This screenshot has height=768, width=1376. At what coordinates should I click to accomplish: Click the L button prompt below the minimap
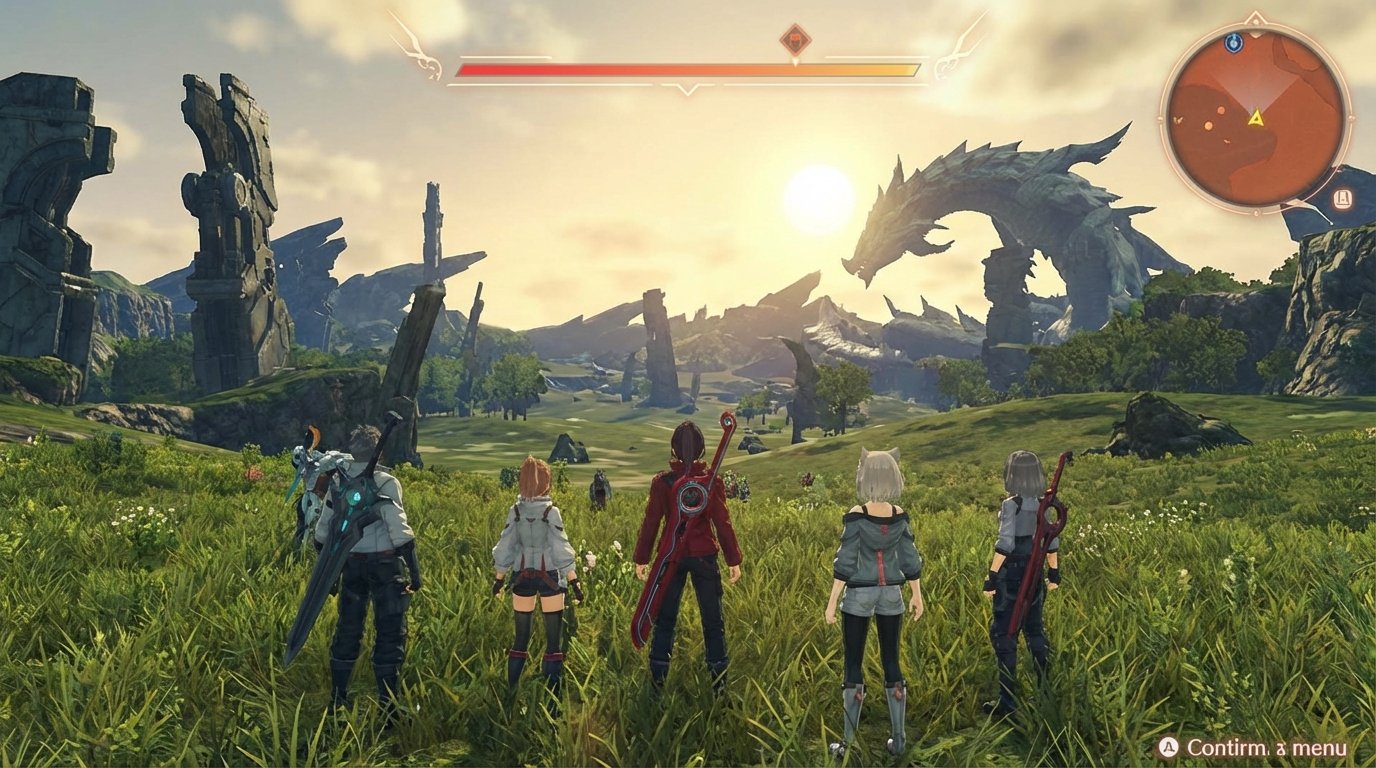[x=1343, y=197]
